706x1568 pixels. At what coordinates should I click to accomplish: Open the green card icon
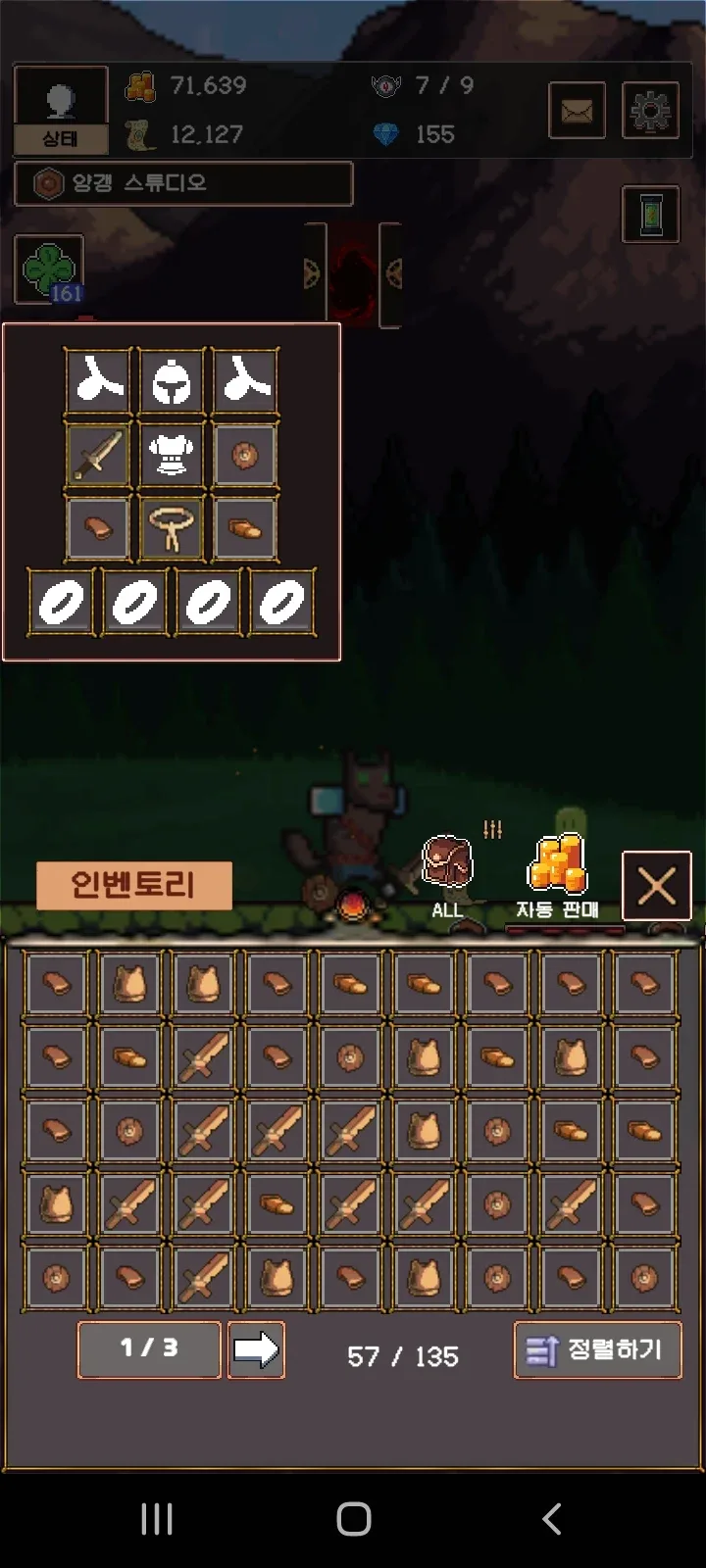[x=651, y=214]
